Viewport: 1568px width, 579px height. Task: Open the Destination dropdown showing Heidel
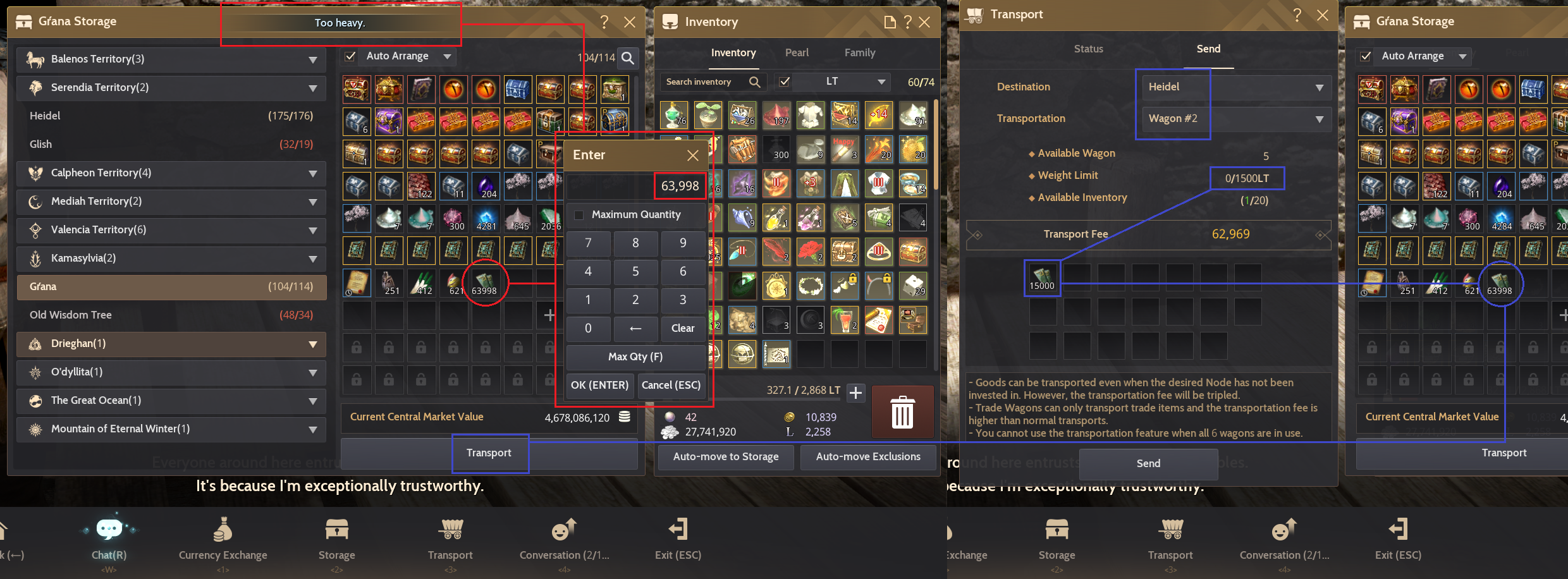(1235, 87)
